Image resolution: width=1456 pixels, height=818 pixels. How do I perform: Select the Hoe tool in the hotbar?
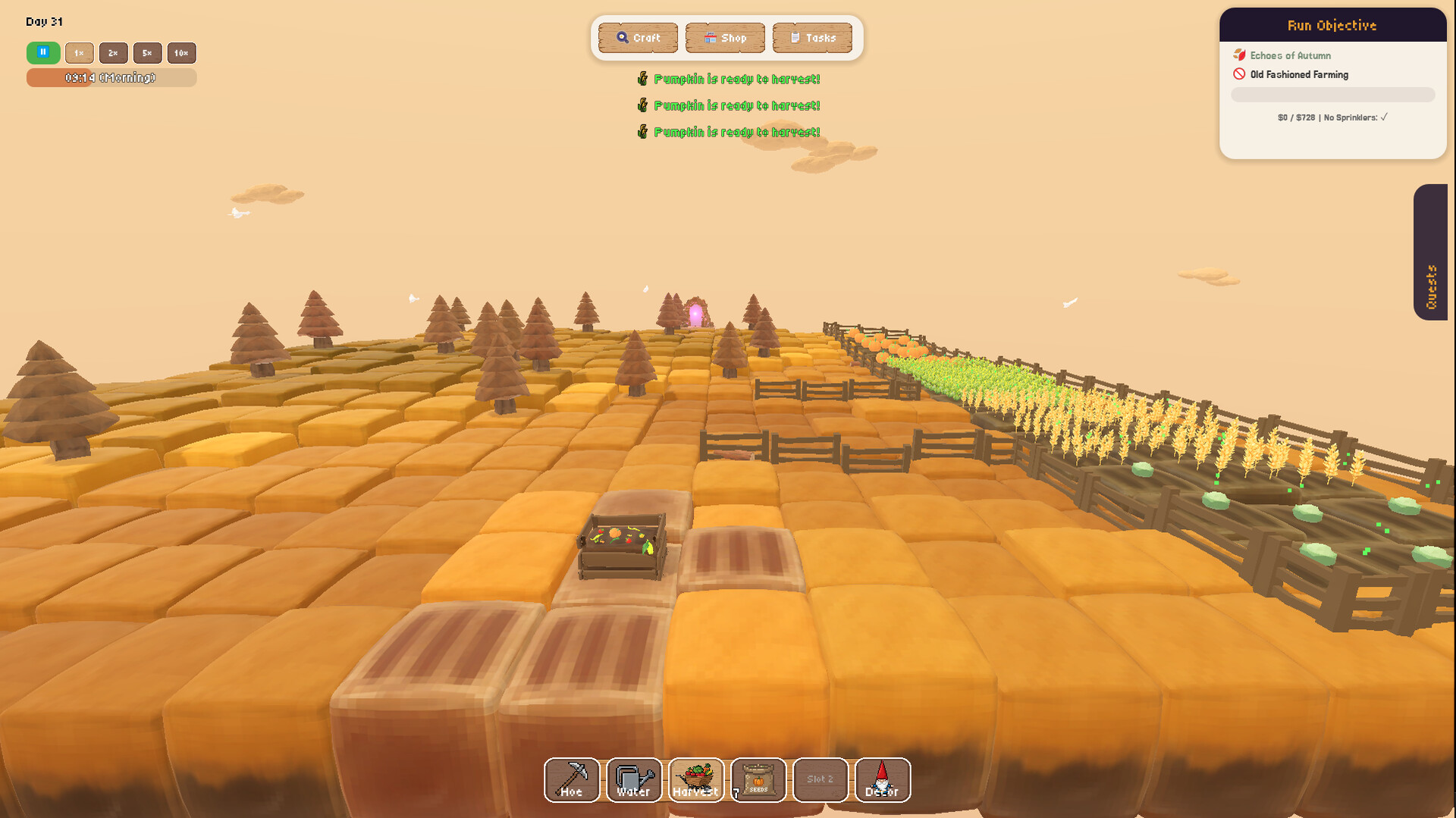click(571, 779)
